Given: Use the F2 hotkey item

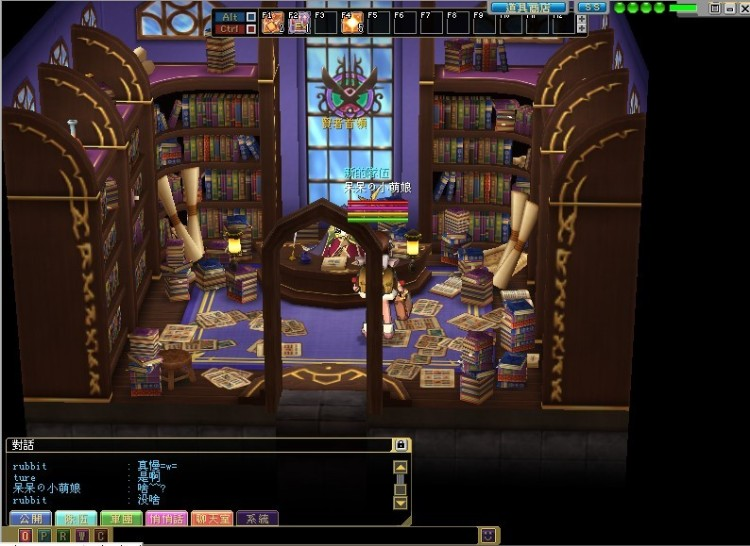Looking at the screenshot, I should 299,22.
